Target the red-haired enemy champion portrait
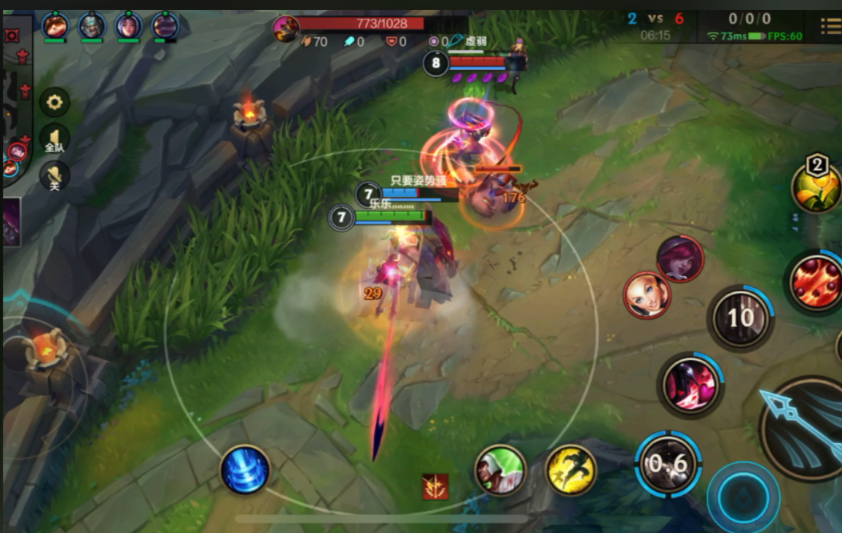Screen dimensions: 842x533 coord(680,259)
